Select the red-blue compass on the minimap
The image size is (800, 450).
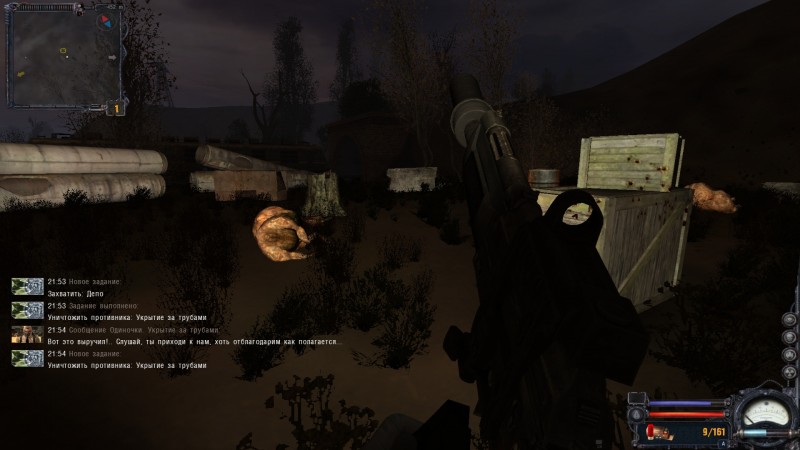(x=104, y=20)
